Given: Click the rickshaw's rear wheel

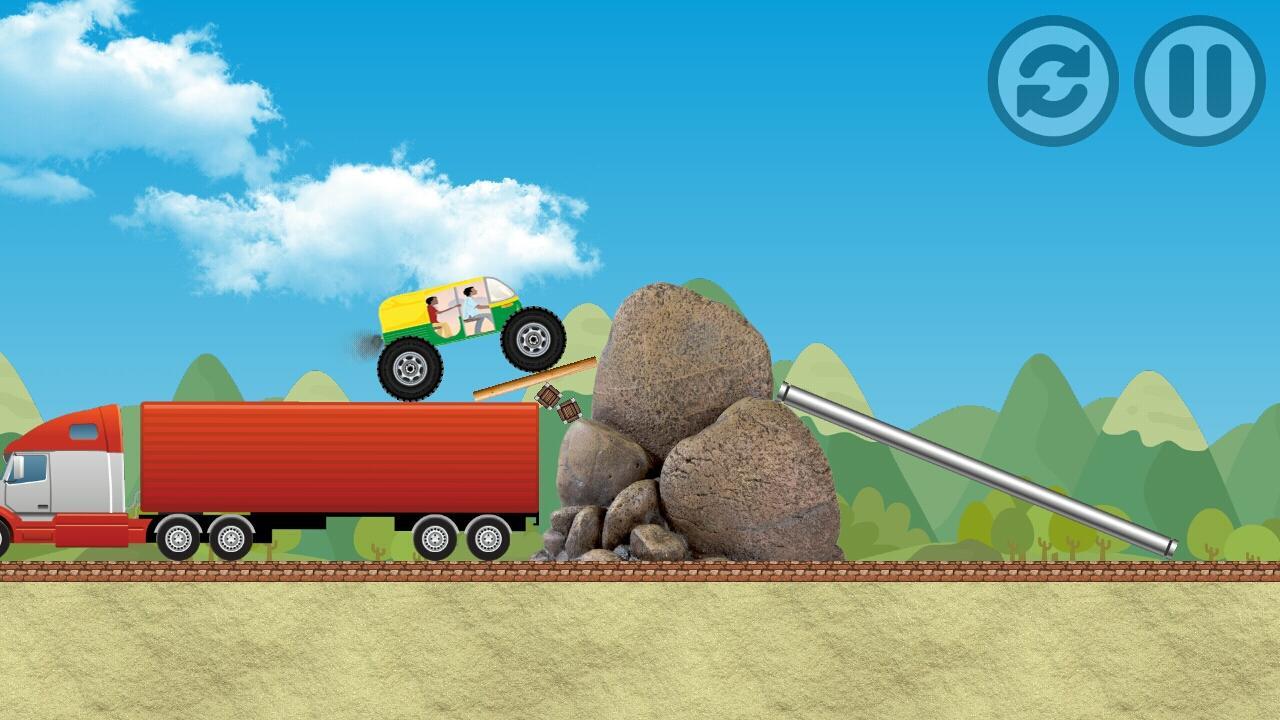Looking at the screenshot, I should coord(410,367).
